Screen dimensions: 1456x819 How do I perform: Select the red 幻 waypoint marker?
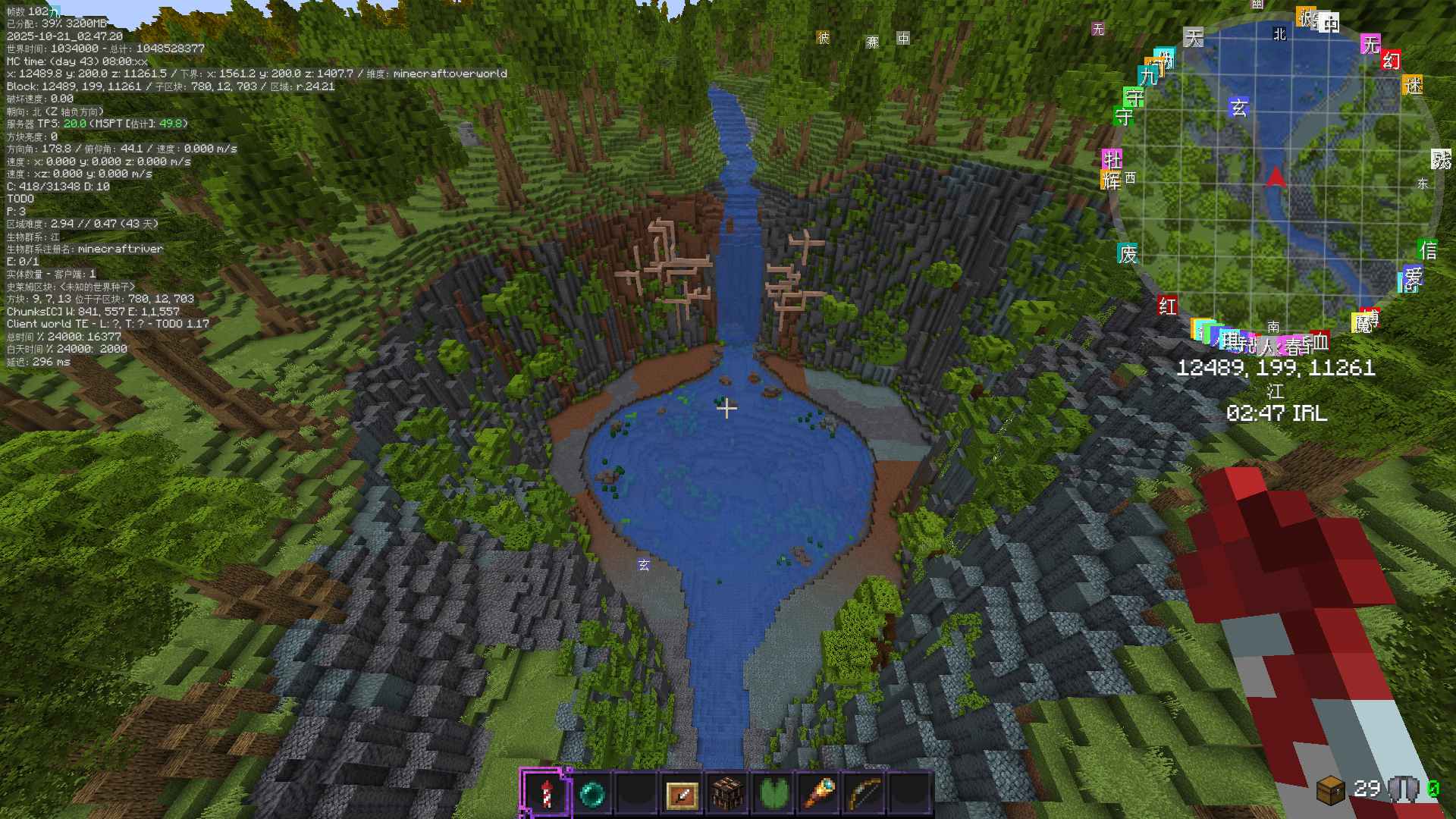tap(1391, 61)
